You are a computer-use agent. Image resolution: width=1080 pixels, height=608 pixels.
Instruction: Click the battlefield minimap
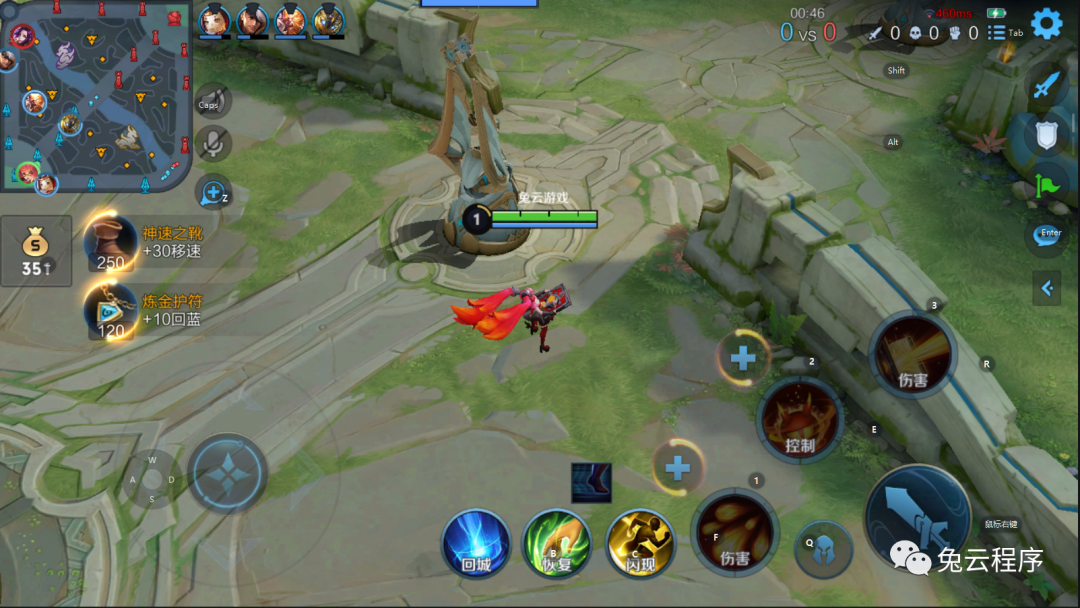(96, 95)
